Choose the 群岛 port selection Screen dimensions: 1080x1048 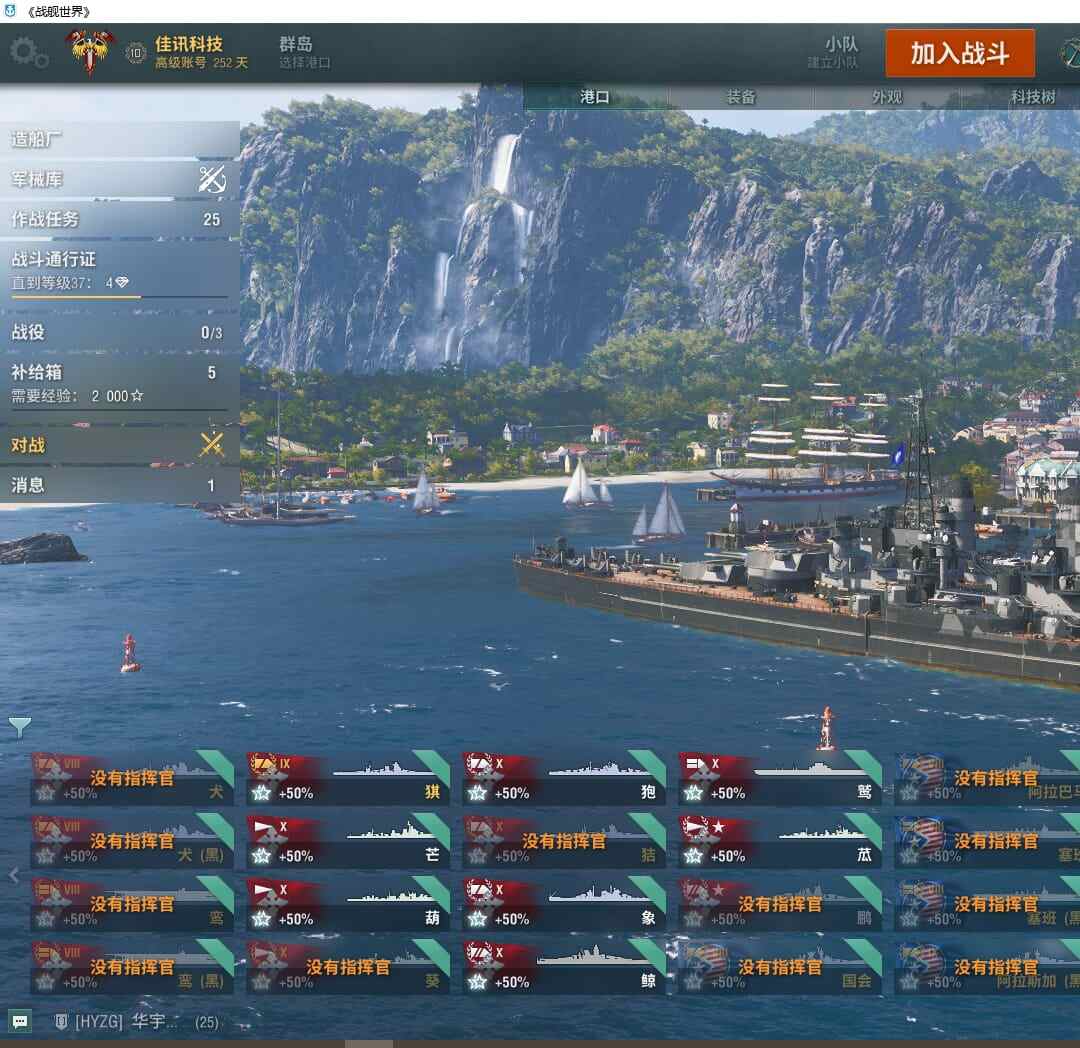coord(304,52)
